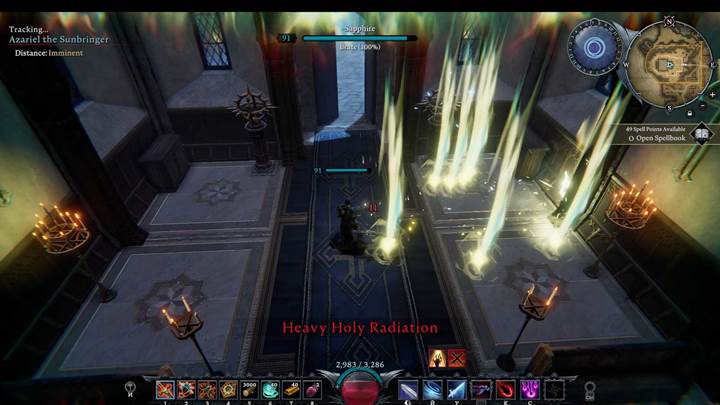Click the crossed-out red buff icon
The height and width of the screenshot is (405, 720).
tap(457, 358)
